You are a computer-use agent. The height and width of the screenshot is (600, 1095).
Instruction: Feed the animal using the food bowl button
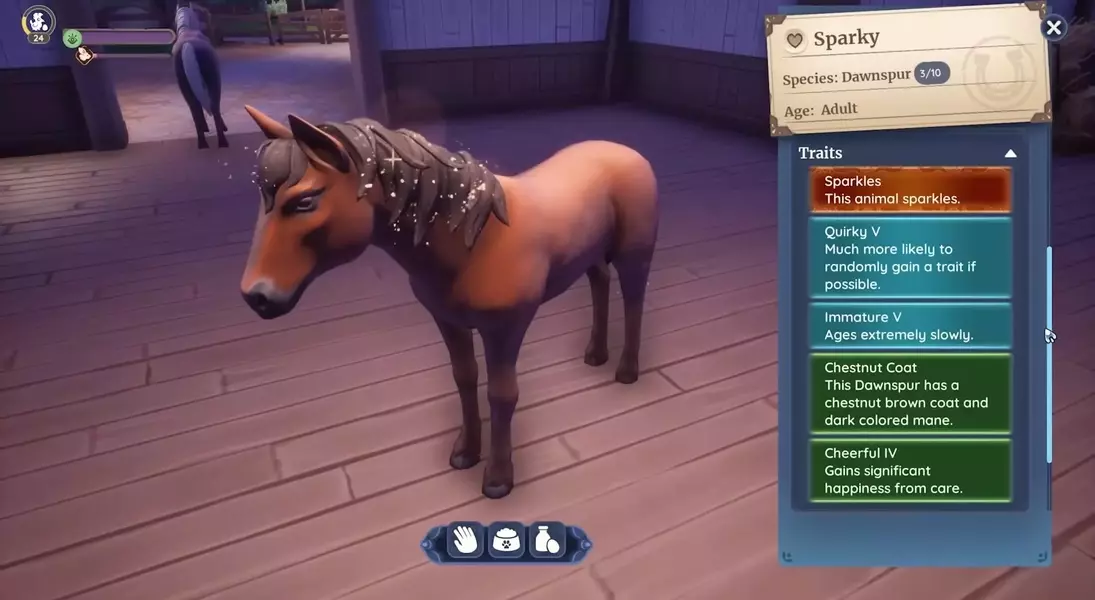[x=507, y=541]
